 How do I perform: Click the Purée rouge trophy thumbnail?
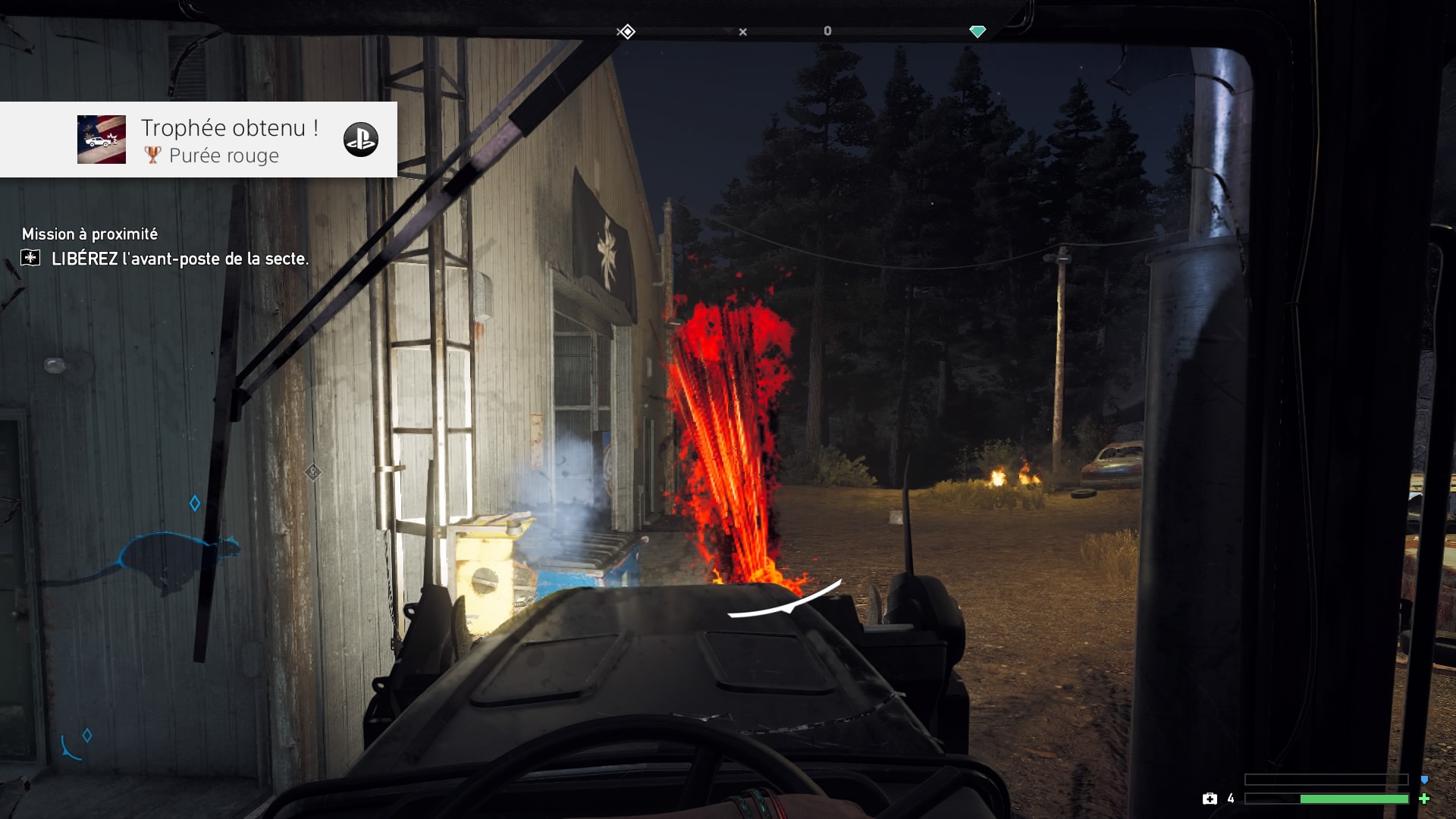click(102, 140)
